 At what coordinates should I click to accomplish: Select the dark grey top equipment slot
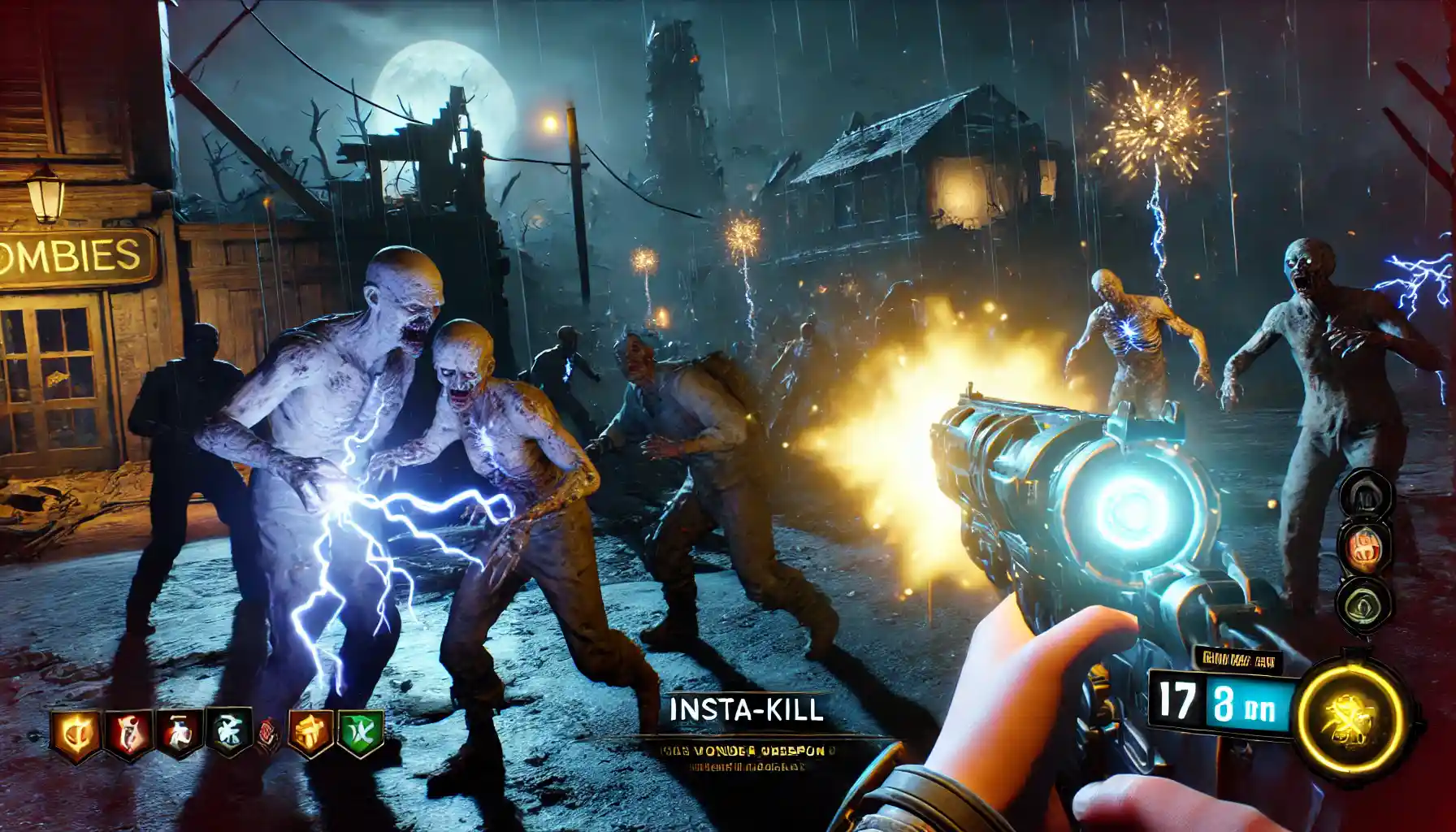tap(1365, 492)
